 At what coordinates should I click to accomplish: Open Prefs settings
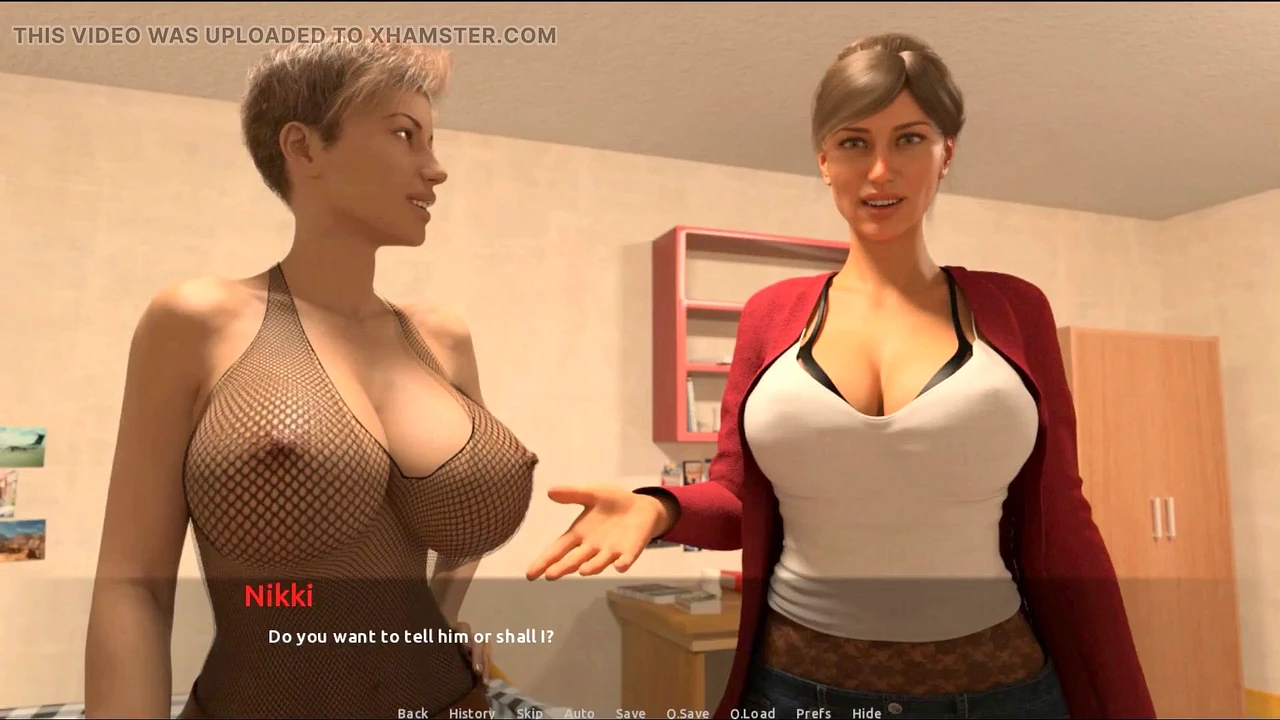click(x=813, y=713)
